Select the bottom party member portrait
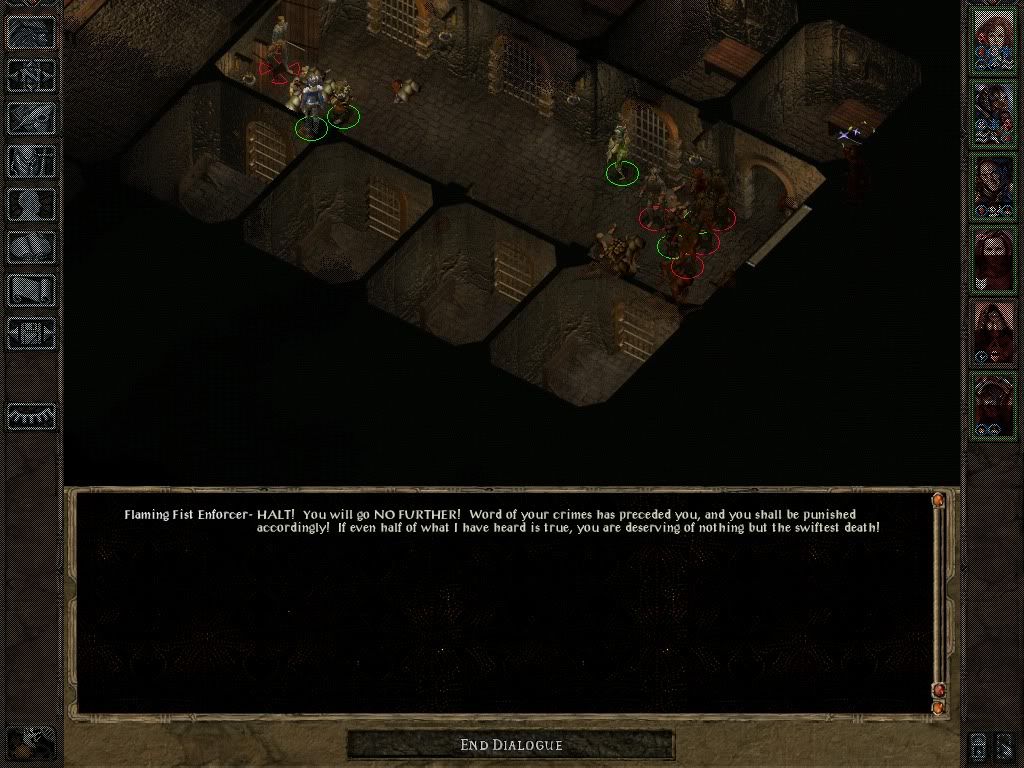 pyautogui.click(x=994, y=405)
